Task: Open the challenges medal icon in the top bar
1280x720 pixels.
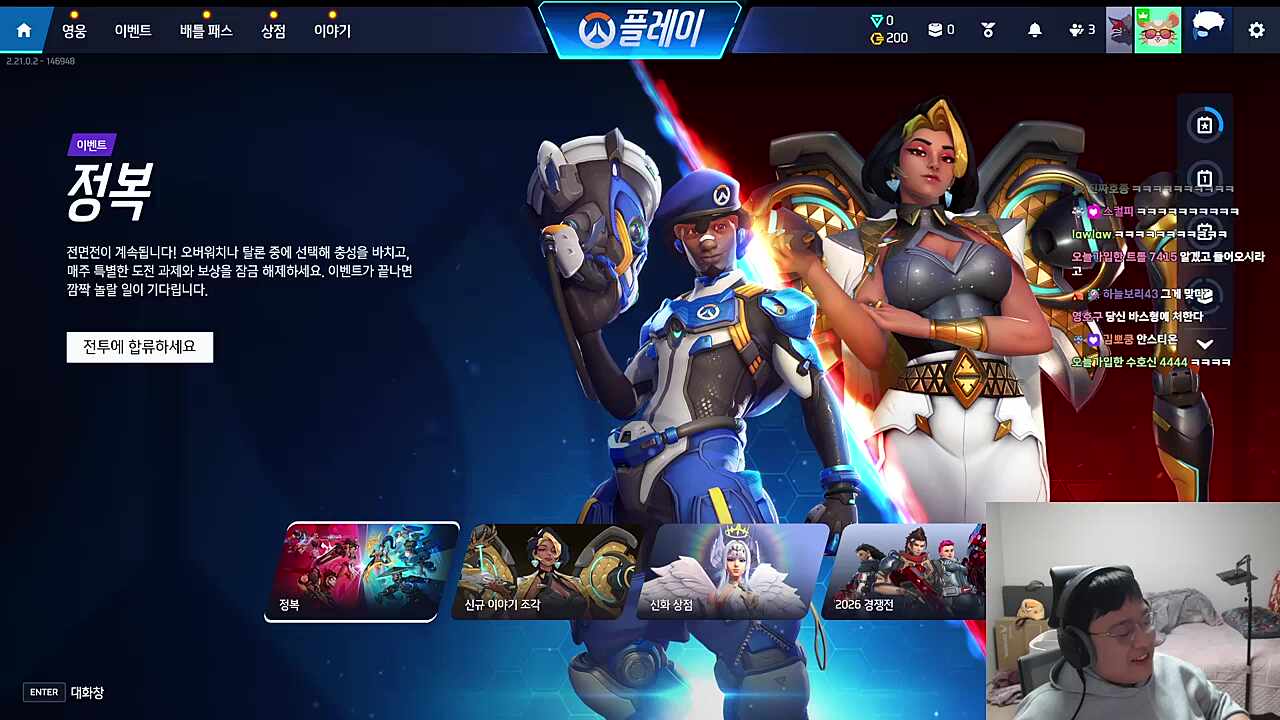Action: point(988,29)
